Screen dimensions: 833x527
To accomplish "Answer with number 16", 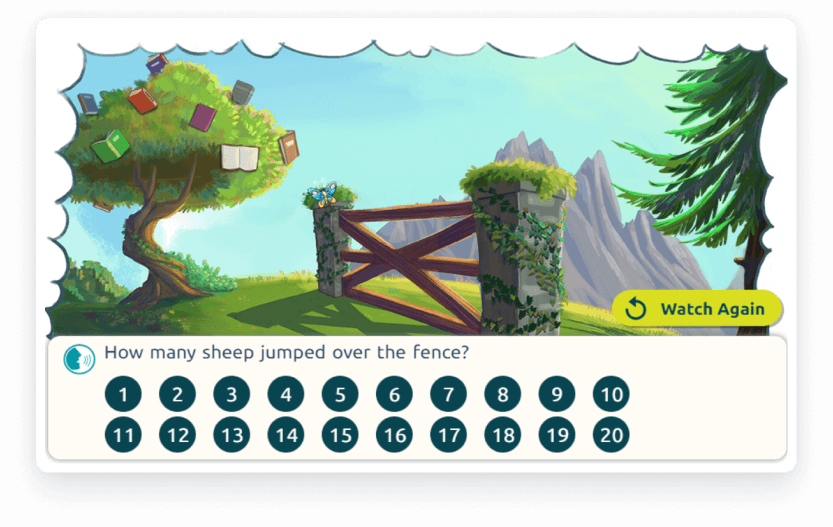I will pyautogui.click(x=394, y=435).
